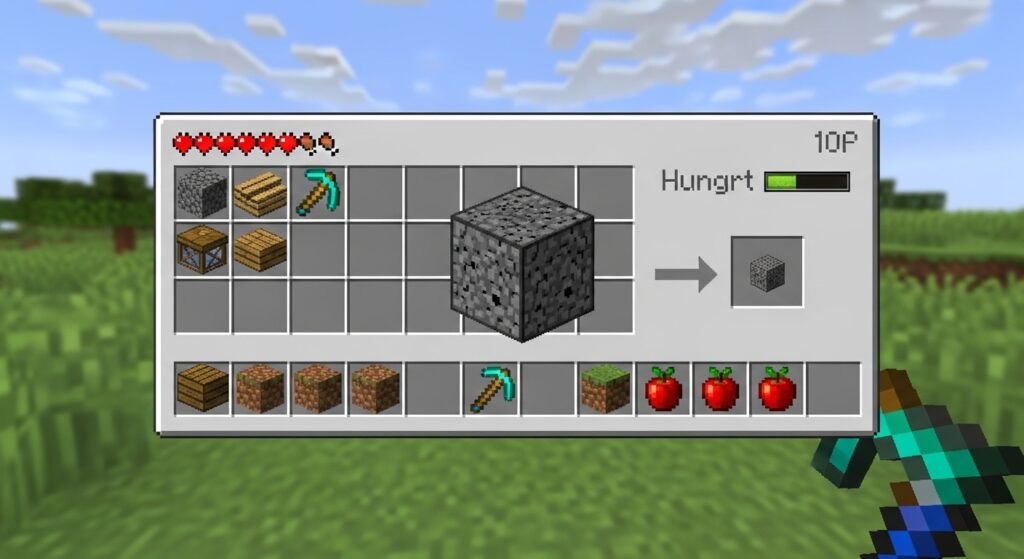Choose the diamond pickaxe in the hotbar

[491, 389]
